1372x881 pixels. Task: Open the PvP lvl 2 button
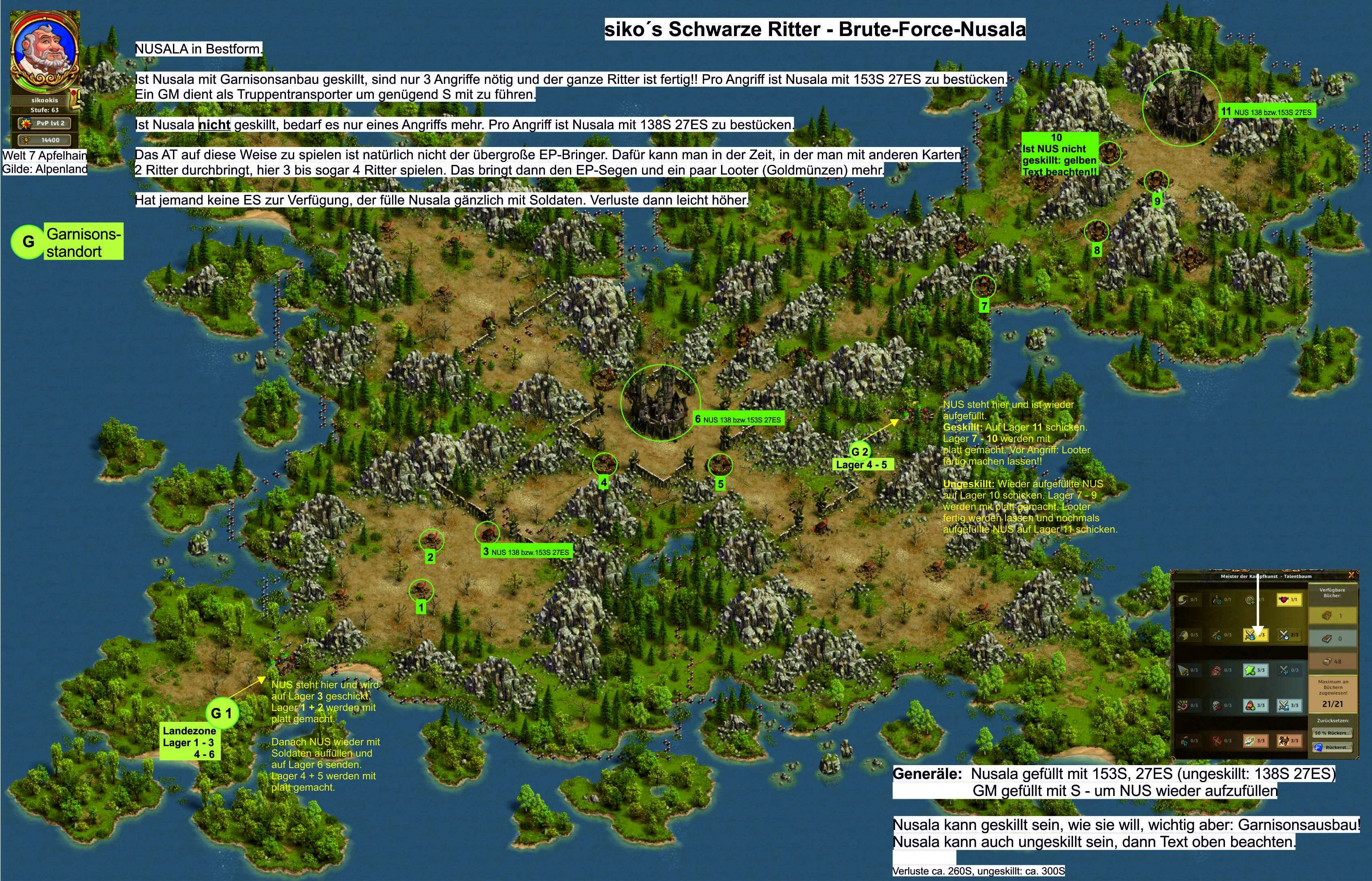click(45, 123)
